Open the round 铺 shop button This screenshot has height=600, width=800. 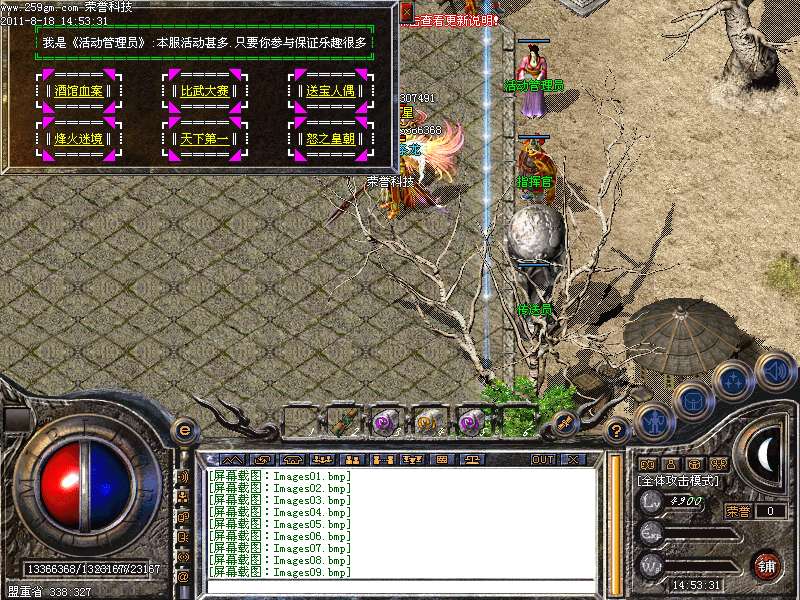(x=767, y=564)
